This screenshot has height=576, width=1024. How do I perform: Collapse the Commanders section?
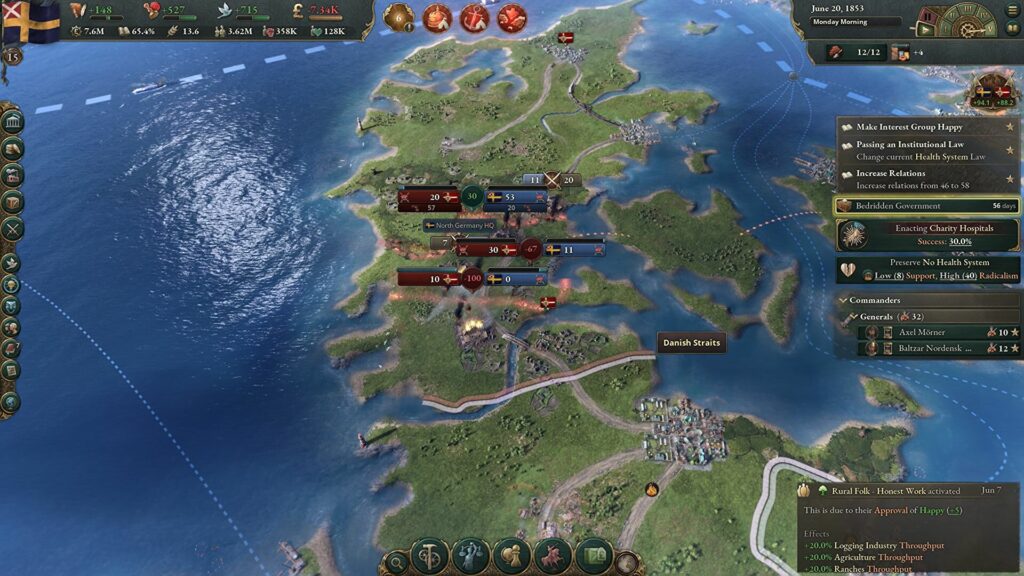click(842, 300)
